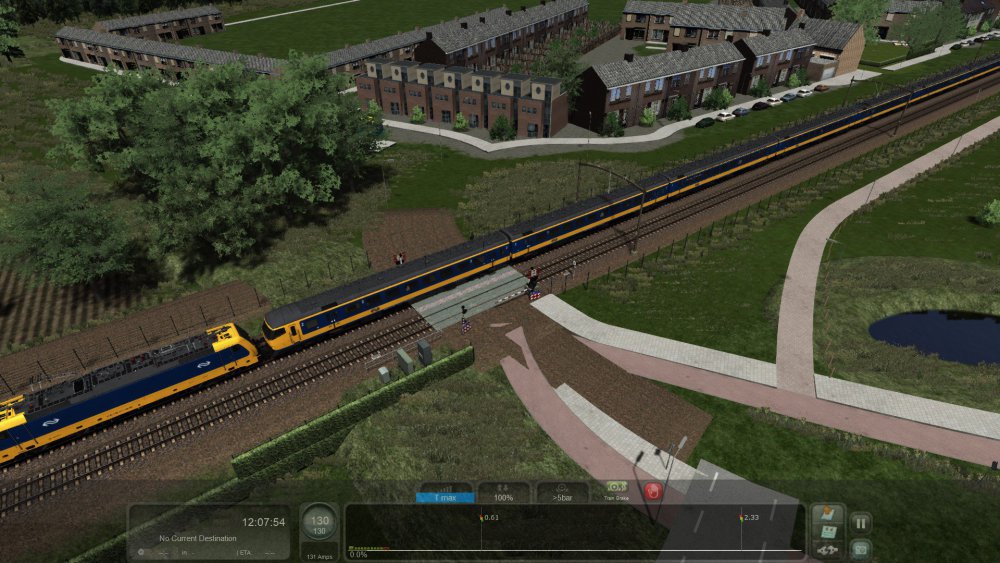Open the assignment notepad icon
1000x563 pixels.
(828, 533)
